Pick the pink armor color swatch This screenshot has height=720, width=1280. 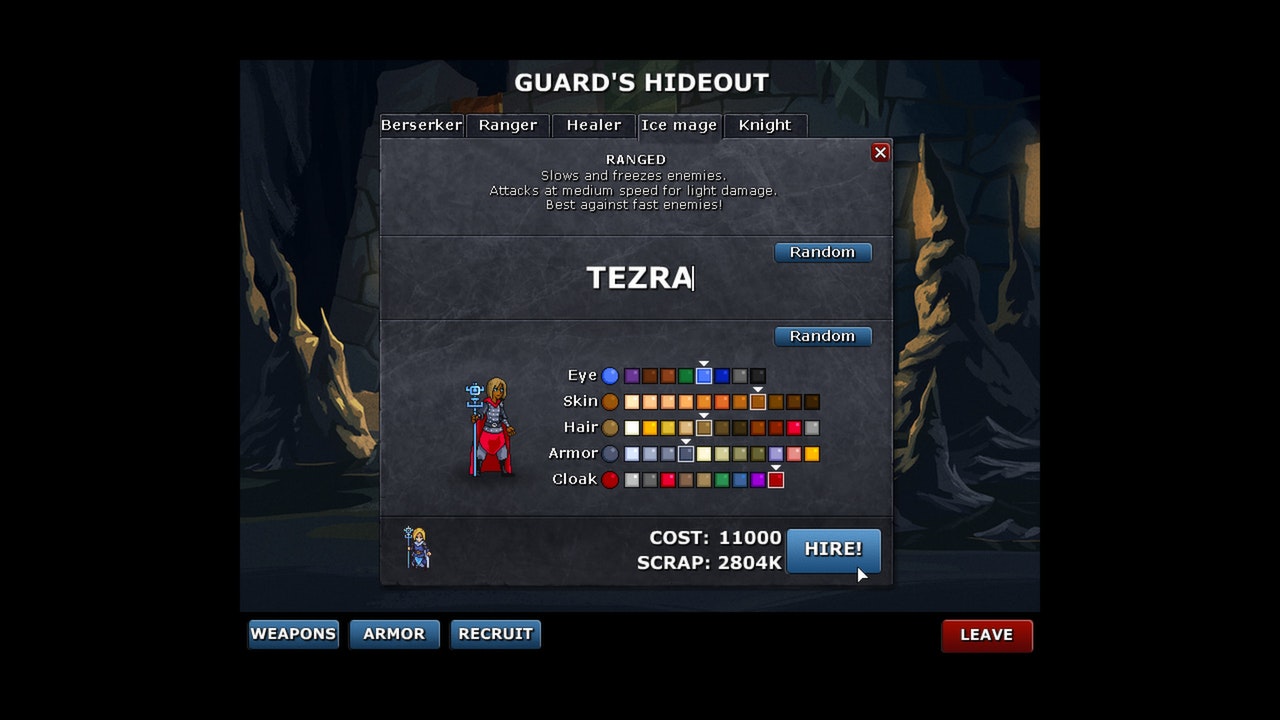794,454
